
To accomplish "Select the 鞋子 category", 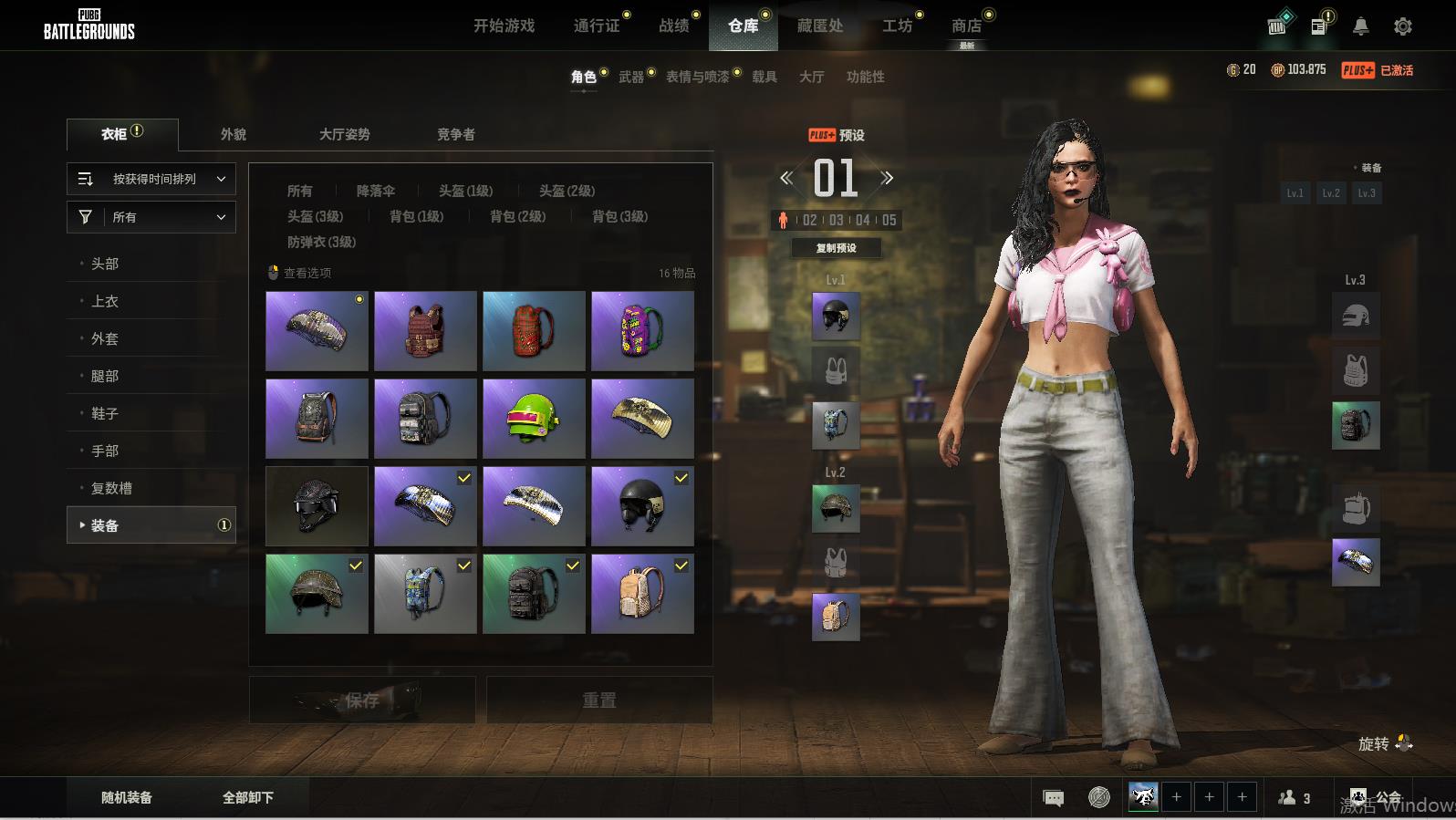I will coord(105,413).
